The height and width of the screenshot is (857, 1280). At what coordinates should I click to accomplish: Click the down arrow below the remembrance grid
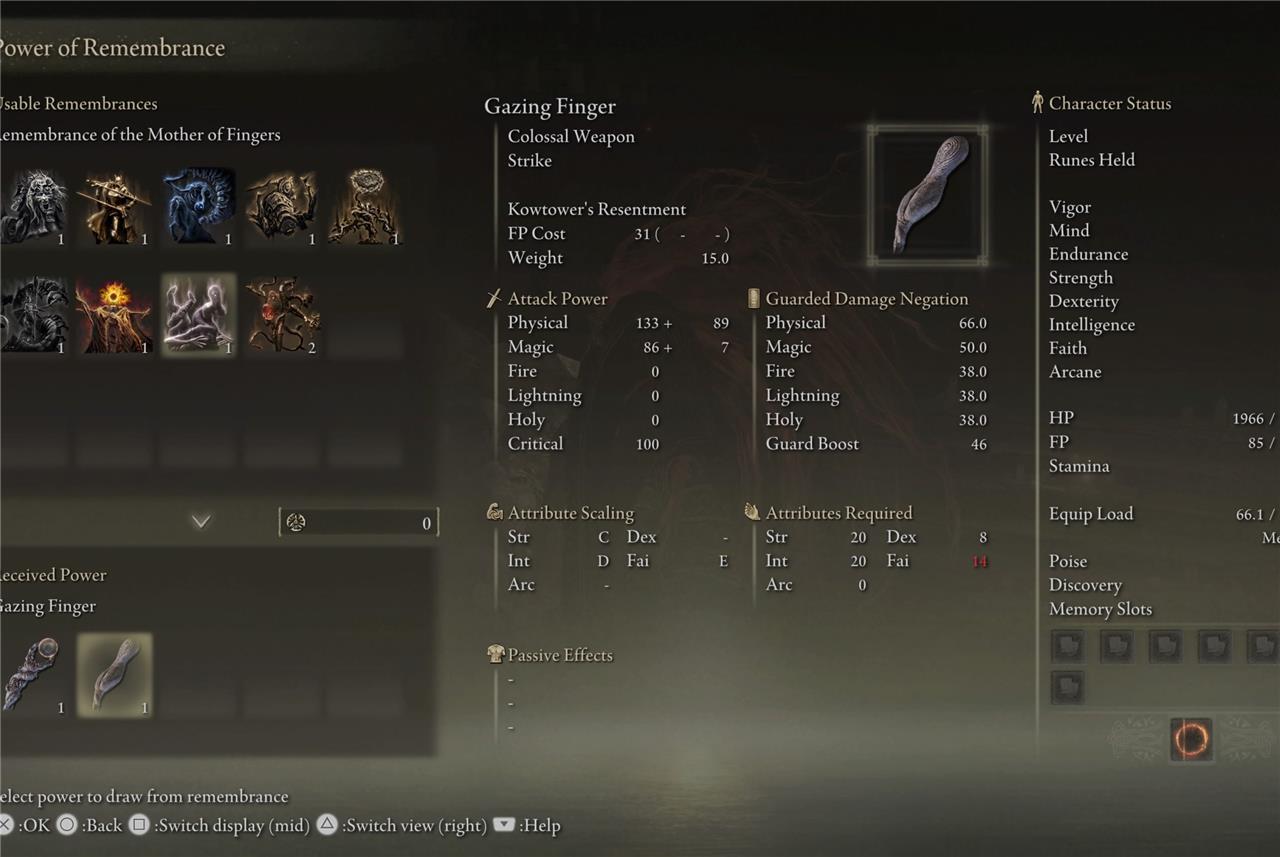click(201, 521)
